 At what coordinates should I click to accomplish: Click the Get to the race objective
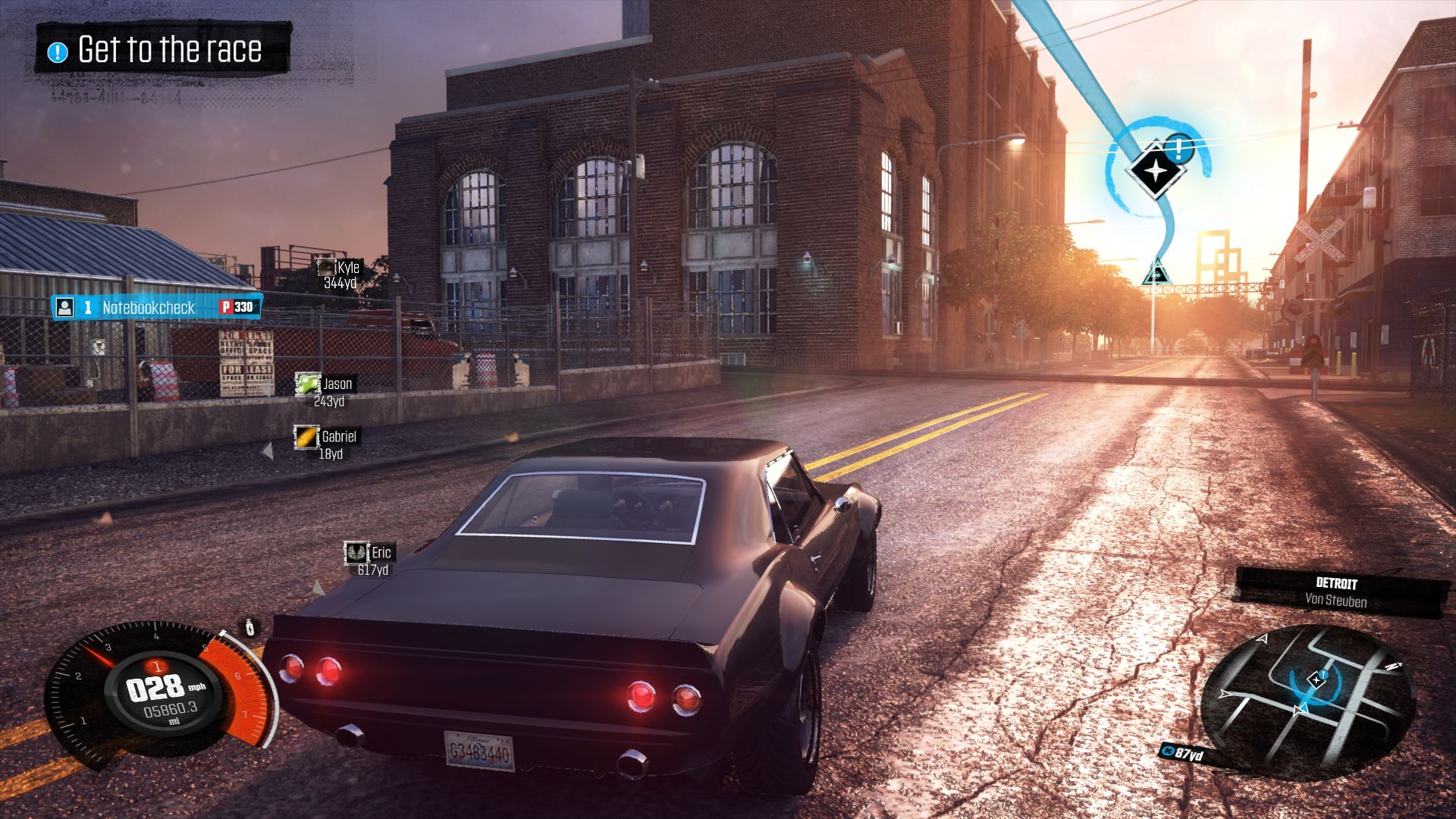[162, 50]
